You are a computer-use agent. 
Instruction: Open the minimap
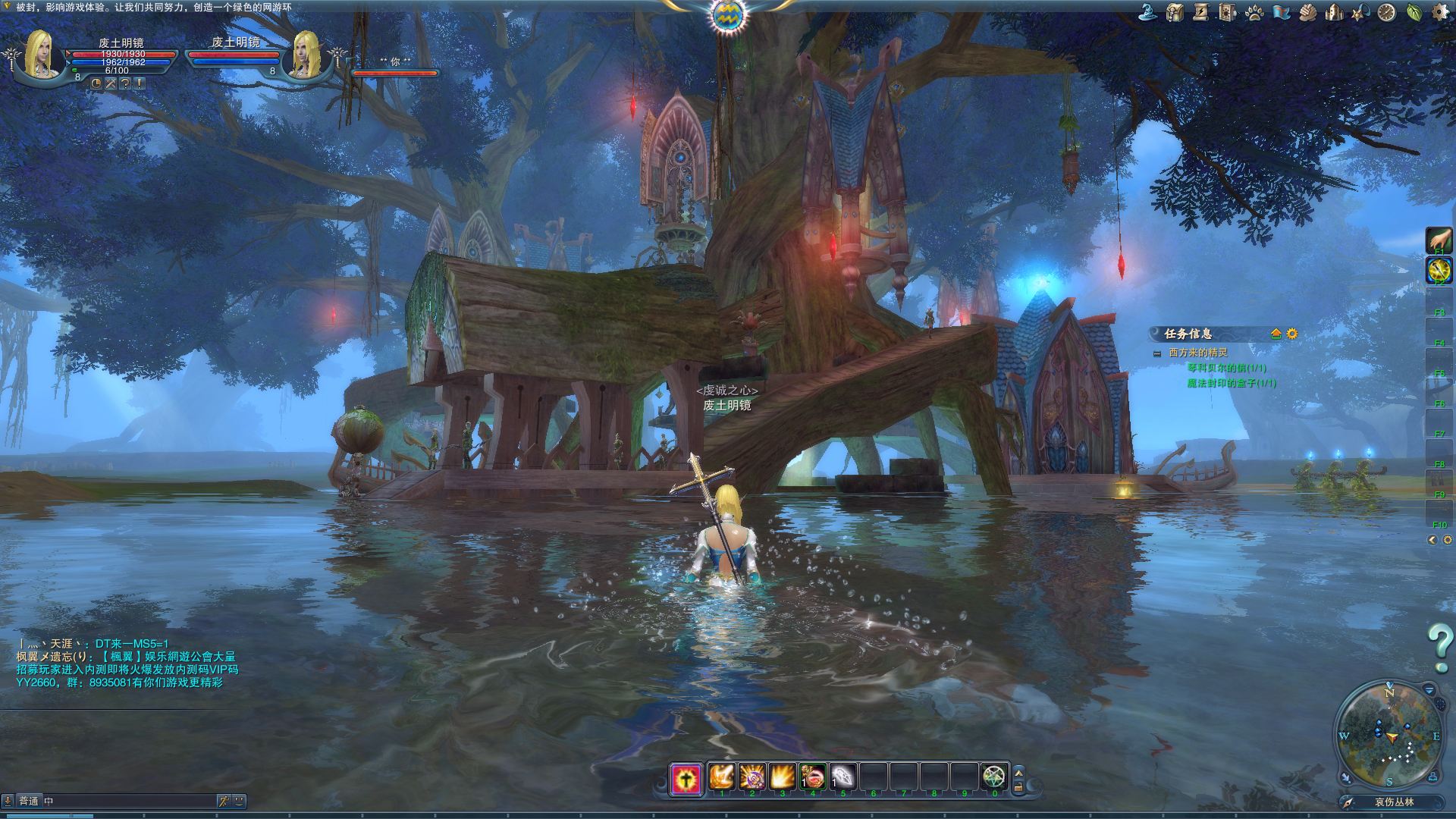tap(1389, 736)
